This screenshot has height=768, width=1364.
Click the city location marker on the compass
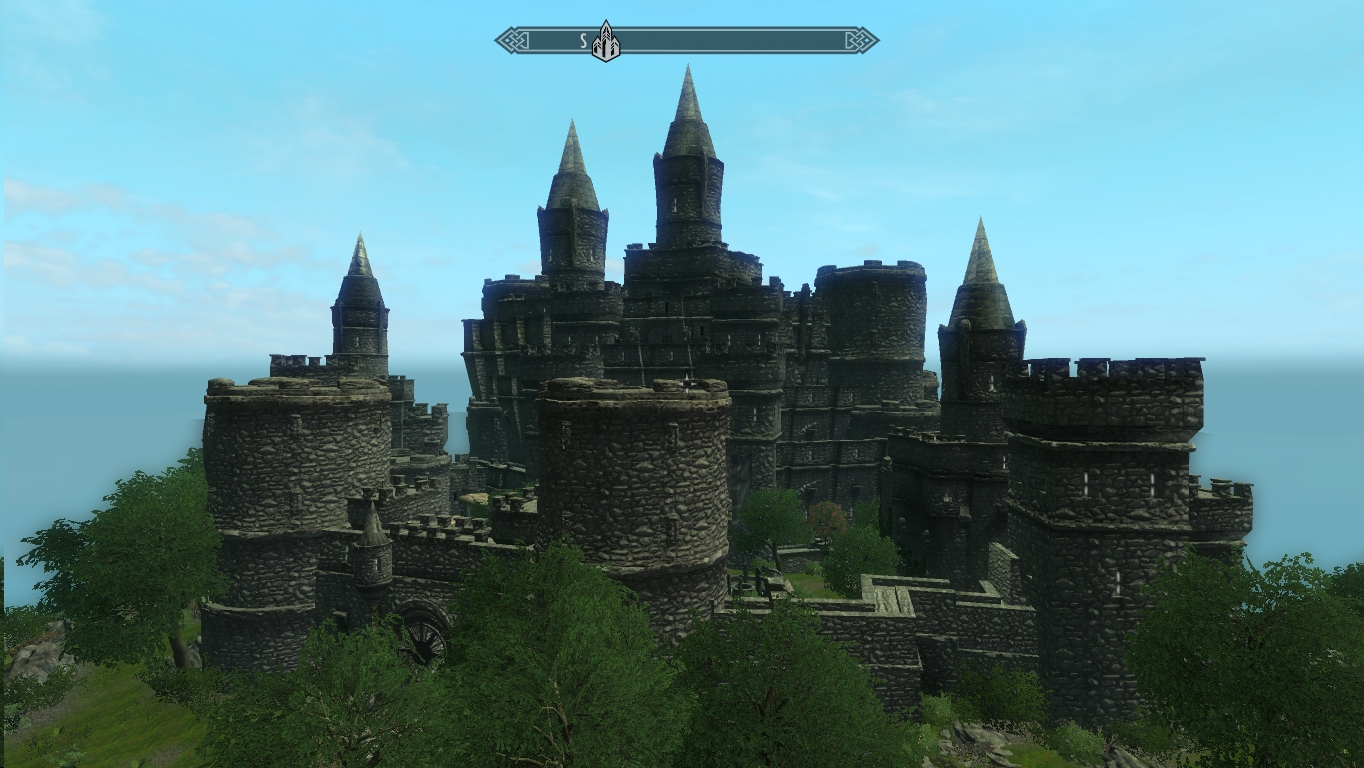(605, 40)
